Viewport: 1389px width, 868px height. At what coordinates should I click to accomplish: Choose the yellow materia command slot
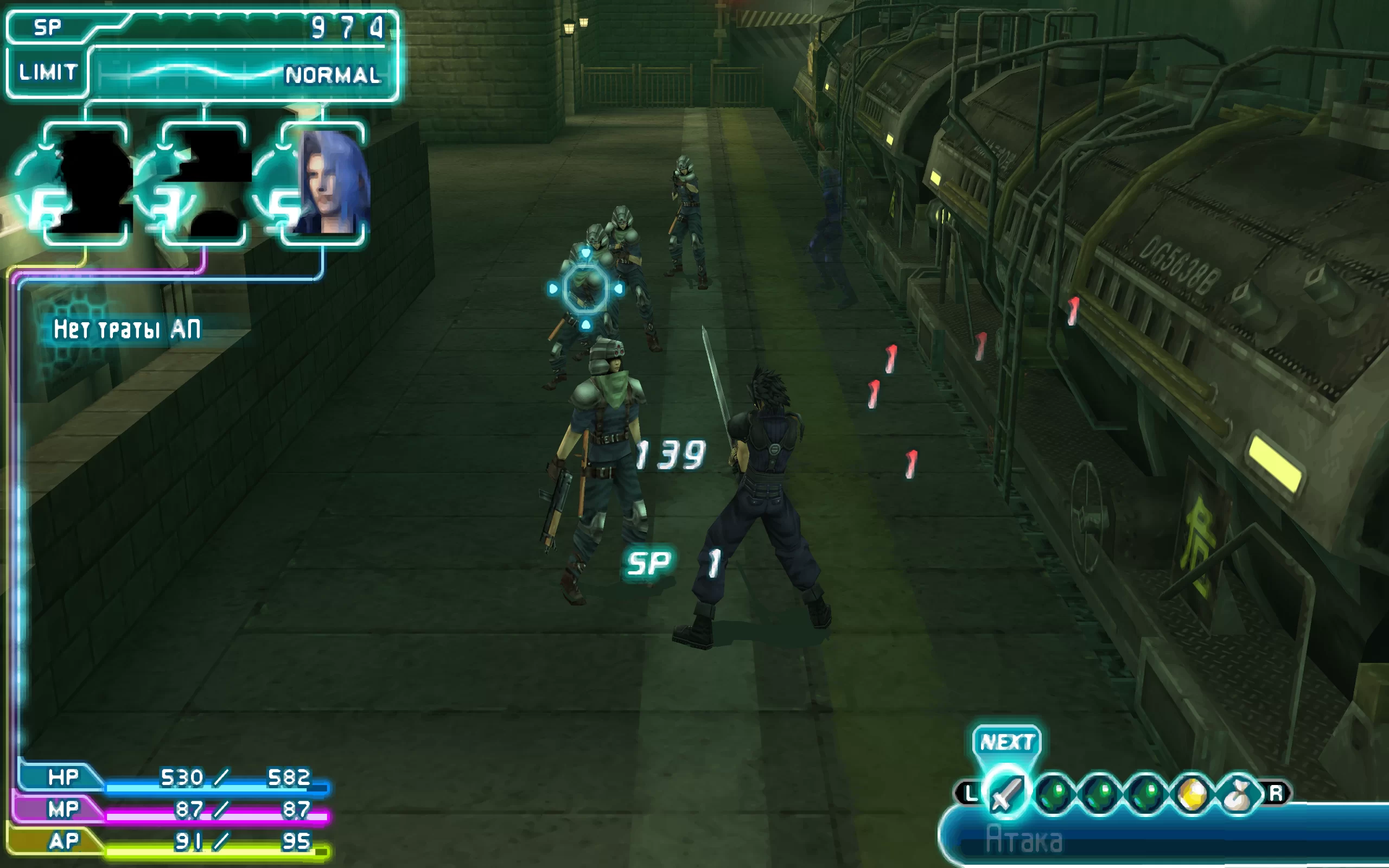pos(1192,795)
